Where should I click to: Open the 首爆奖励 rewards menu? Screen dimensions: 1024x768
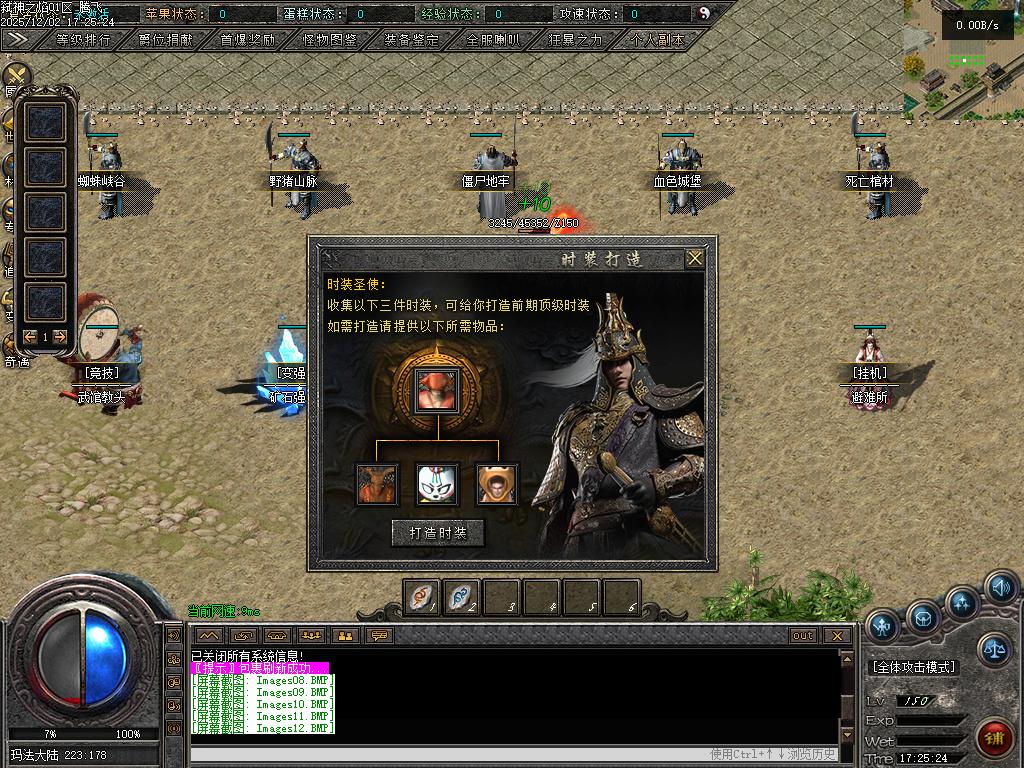tap(247, 41)
